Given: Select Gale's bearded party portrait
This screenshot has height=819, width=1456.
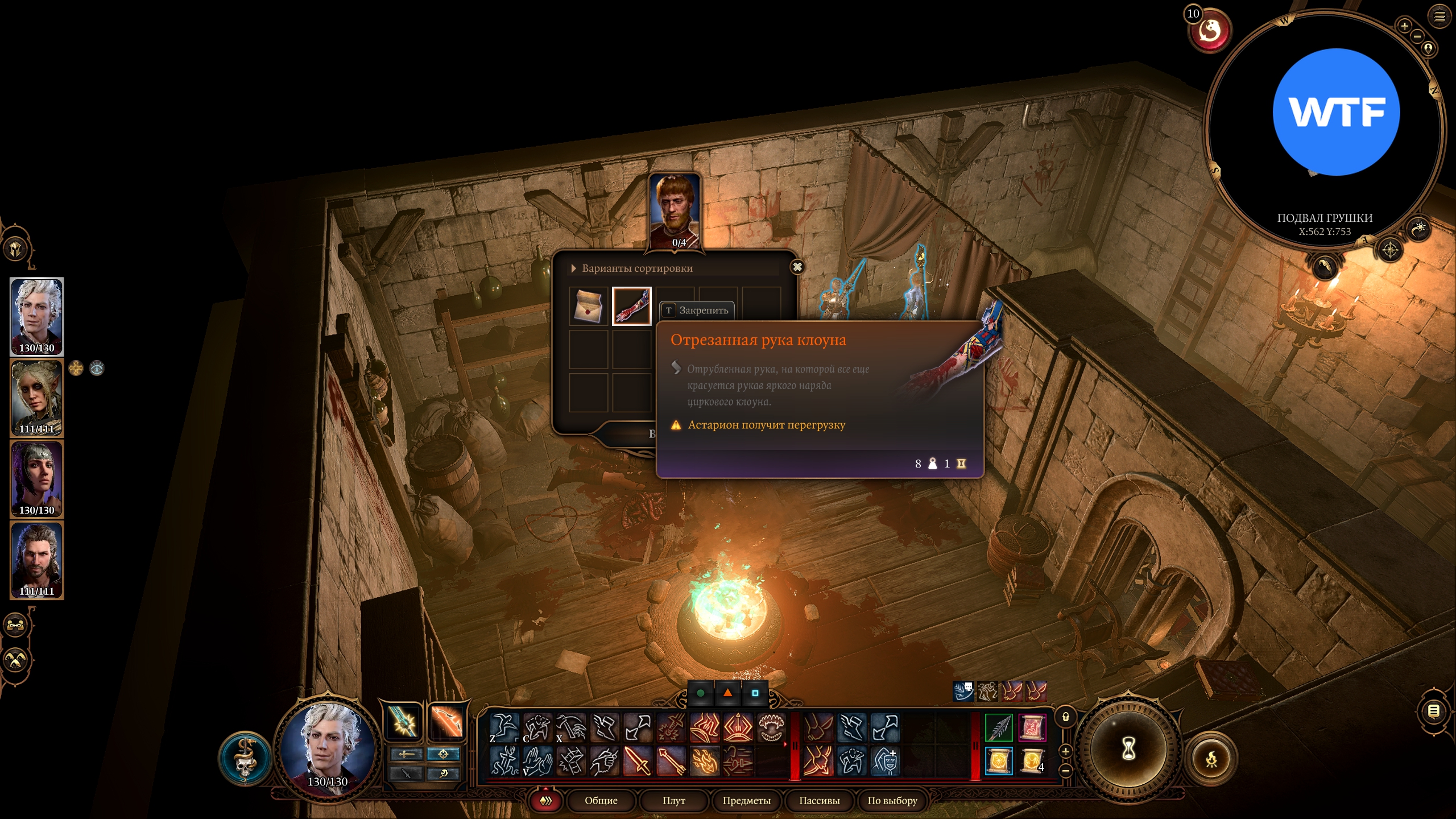Looking at the screenshot, I should pos(37,560).
